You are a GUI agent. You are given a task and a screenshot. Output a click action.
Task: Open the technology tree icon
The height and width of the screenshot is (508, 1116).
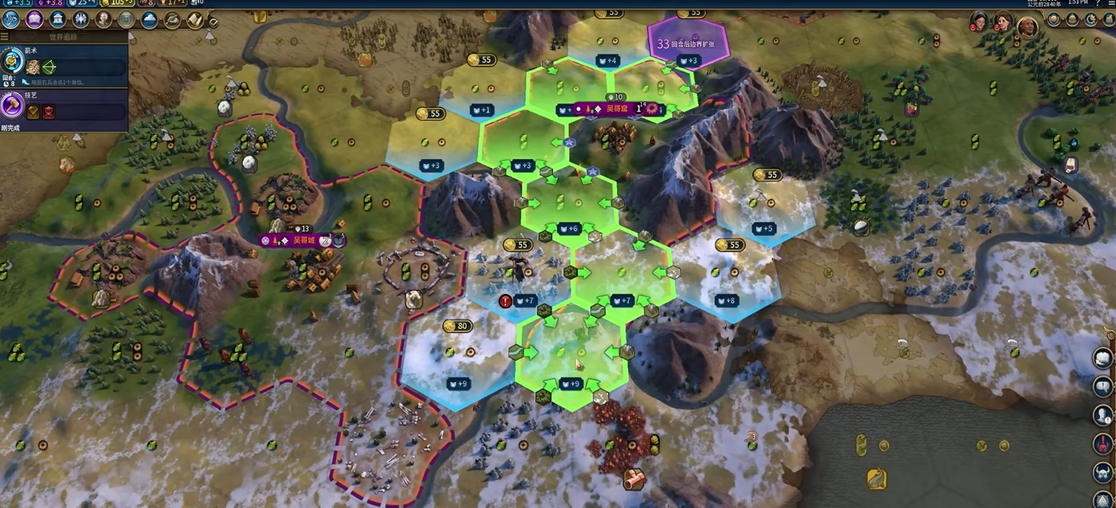click(x=11, y=20)
